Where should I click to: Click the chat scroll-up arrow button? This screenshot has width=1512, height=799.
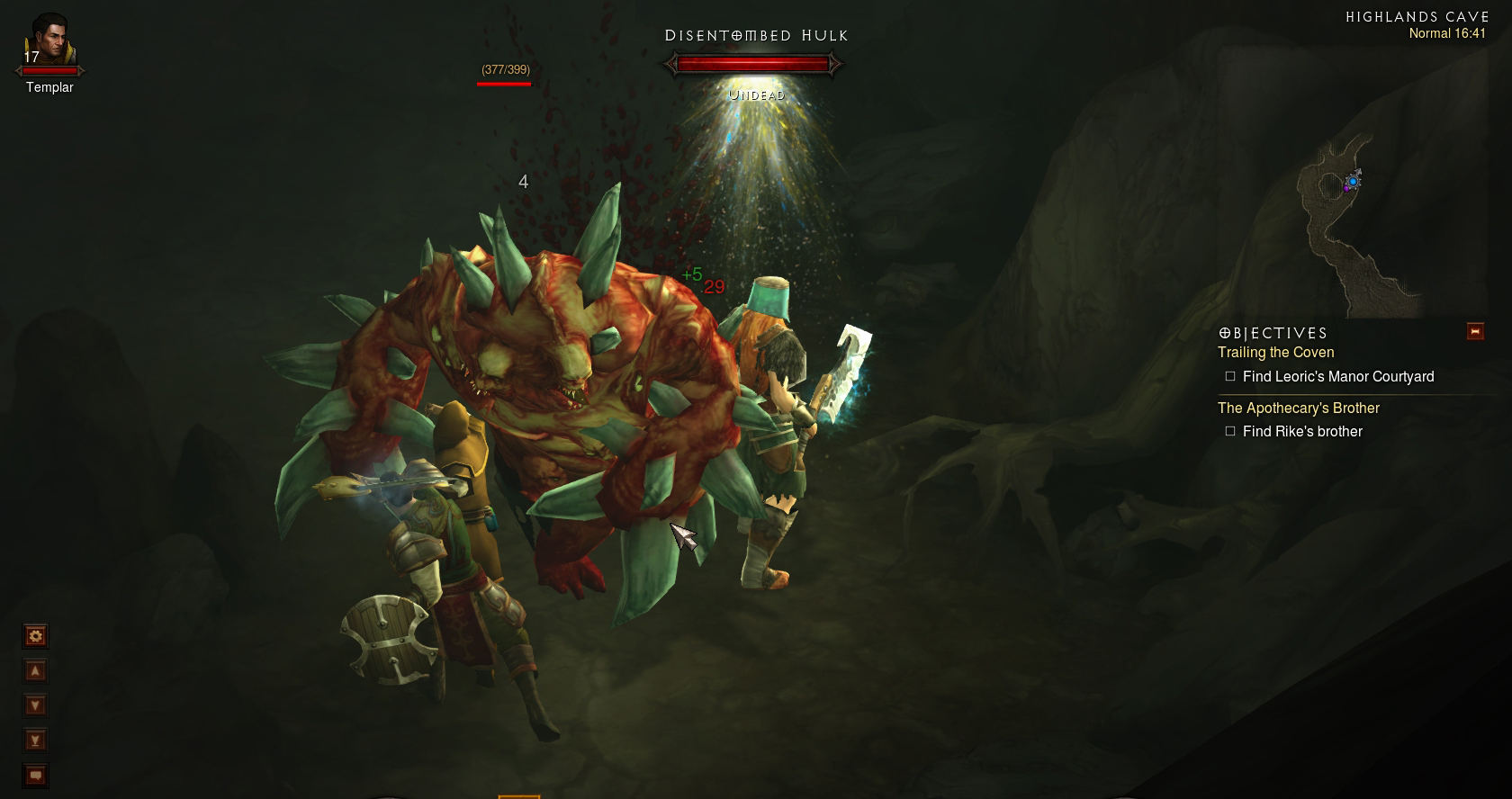pyautogui.click(x=35, y=671)
